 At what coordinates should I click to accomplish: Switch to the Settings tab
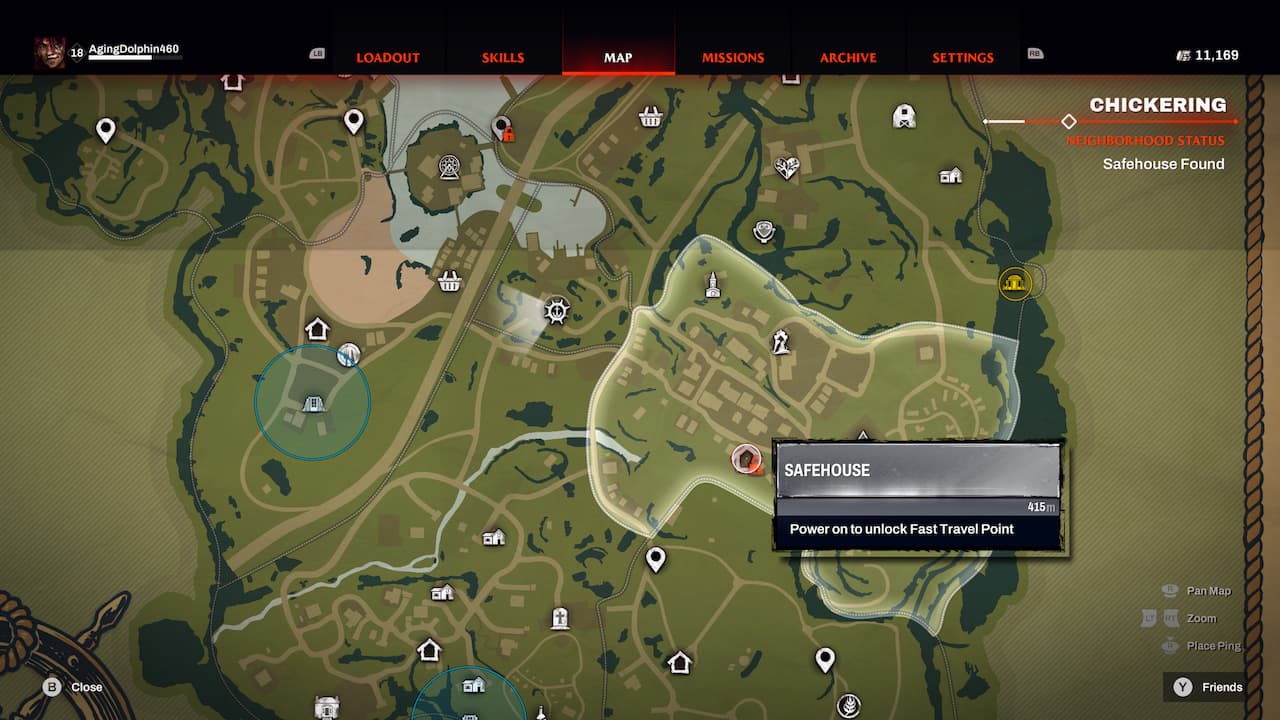point(963,58)
